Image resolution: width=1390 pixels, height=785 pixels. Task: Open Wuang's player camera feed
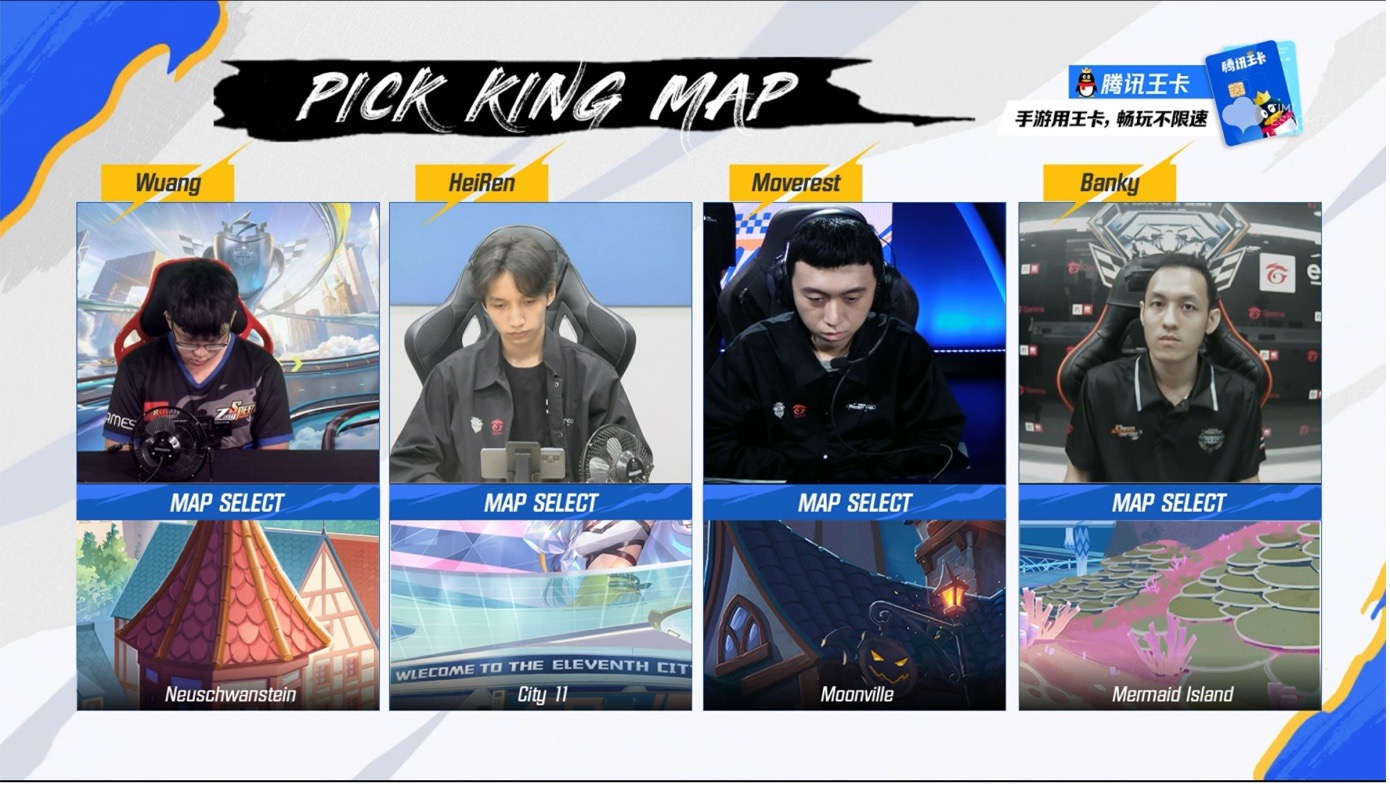click(x=228, y=342)
